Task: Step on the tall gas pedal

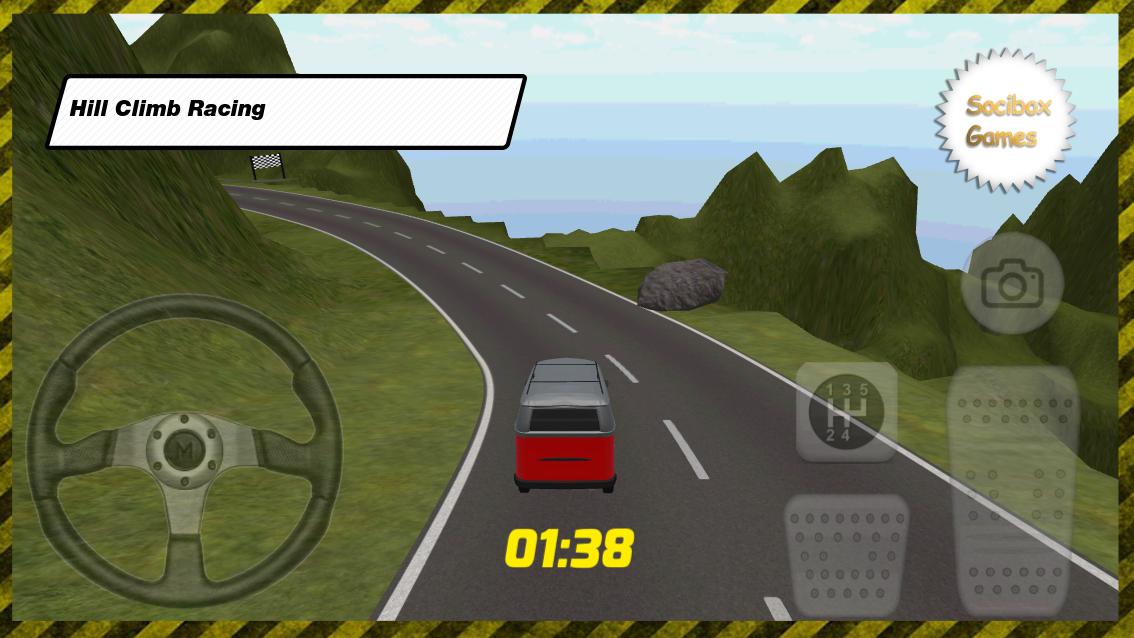Action: (1012, 490)
